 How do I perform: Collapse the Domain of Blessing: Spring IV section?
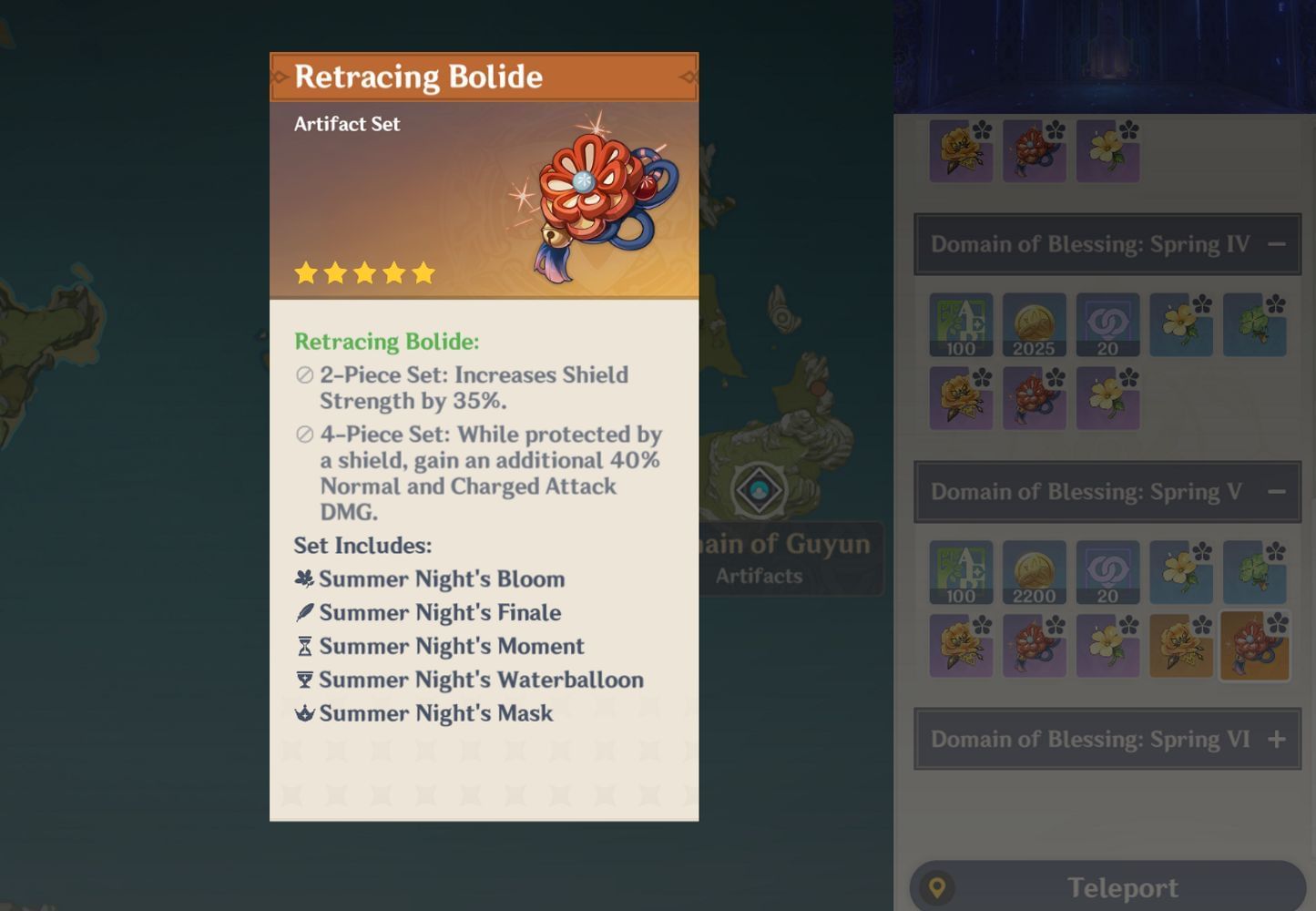[1276, 244]
